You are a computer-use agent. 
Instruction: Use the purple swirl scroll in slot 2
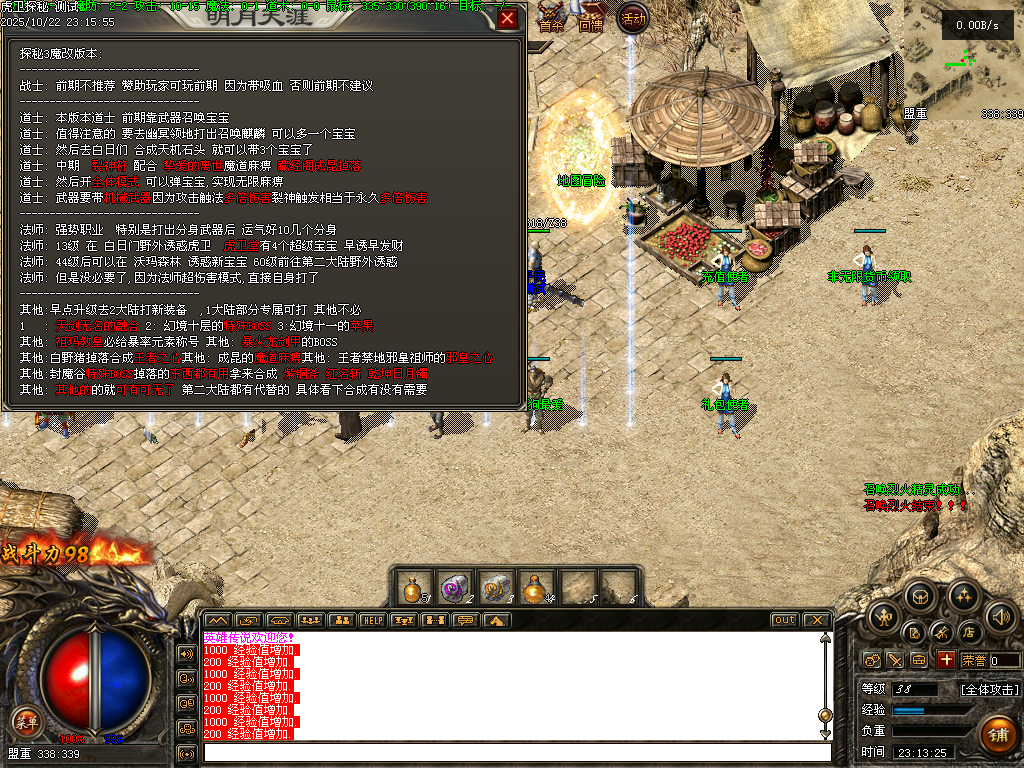point(454,587)
